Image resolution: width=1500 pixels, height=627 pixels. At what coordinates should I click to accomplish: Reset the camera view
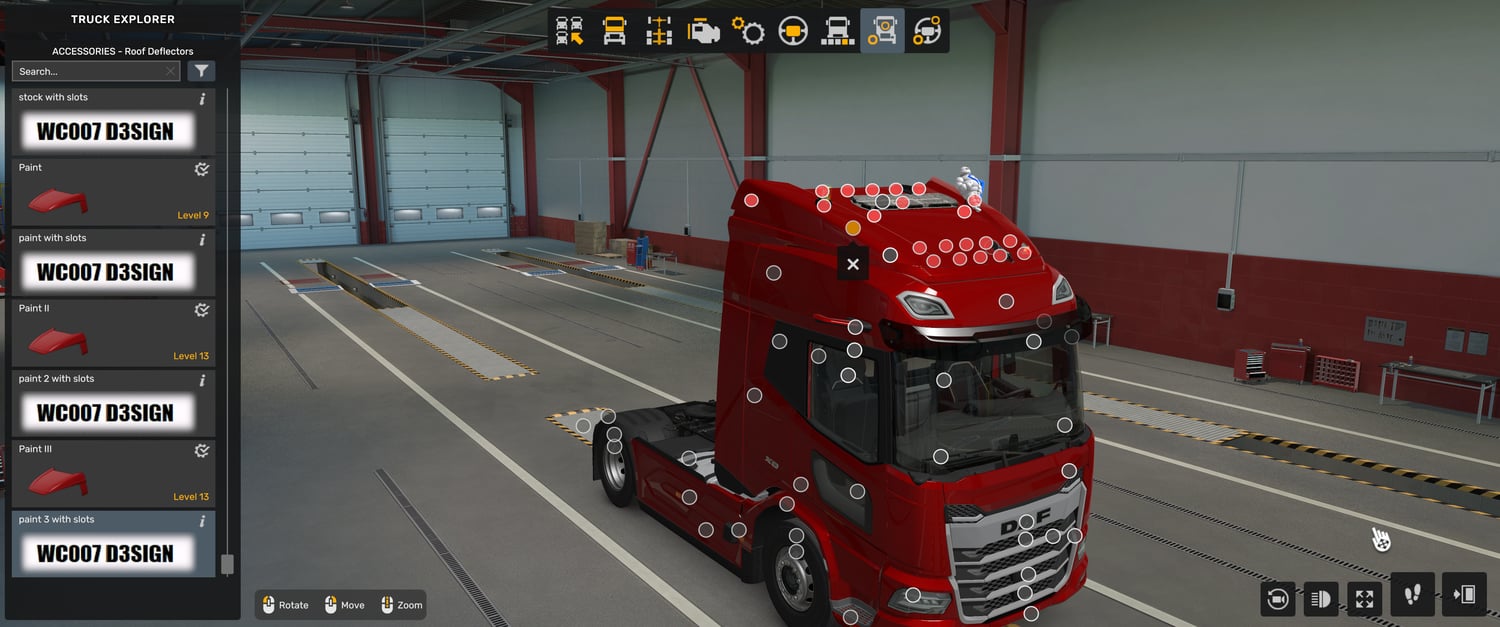coord(1277,599)
